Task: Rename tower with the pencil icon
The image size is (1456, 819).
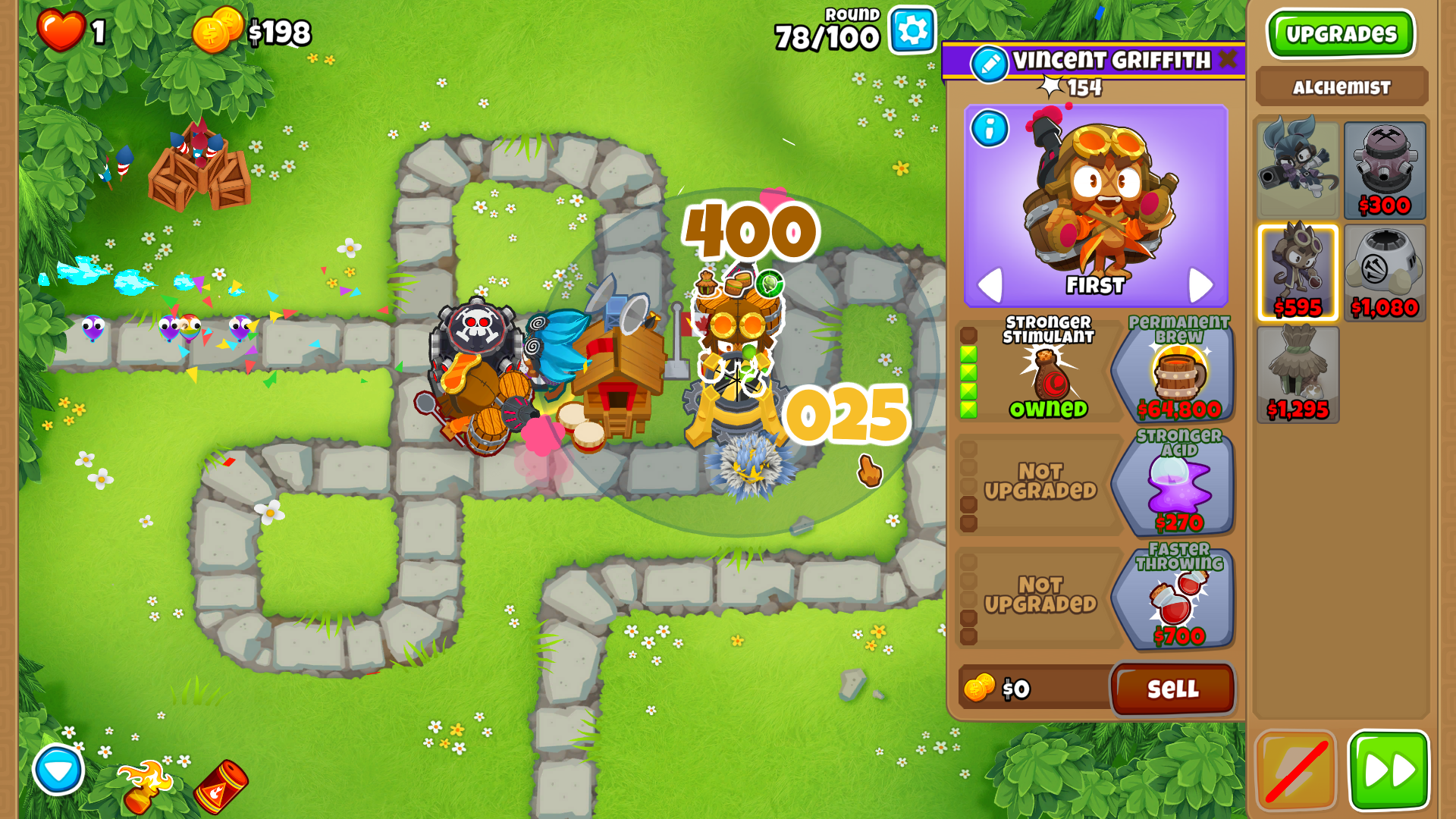Action: [990, 64]
